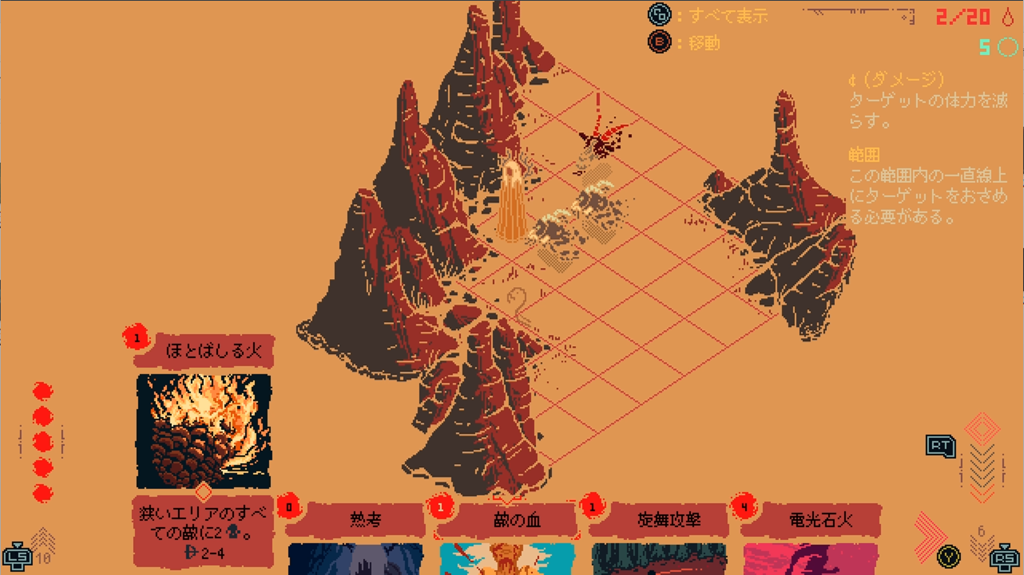Pick the 旋舞攻撃 card

(662, 521)
